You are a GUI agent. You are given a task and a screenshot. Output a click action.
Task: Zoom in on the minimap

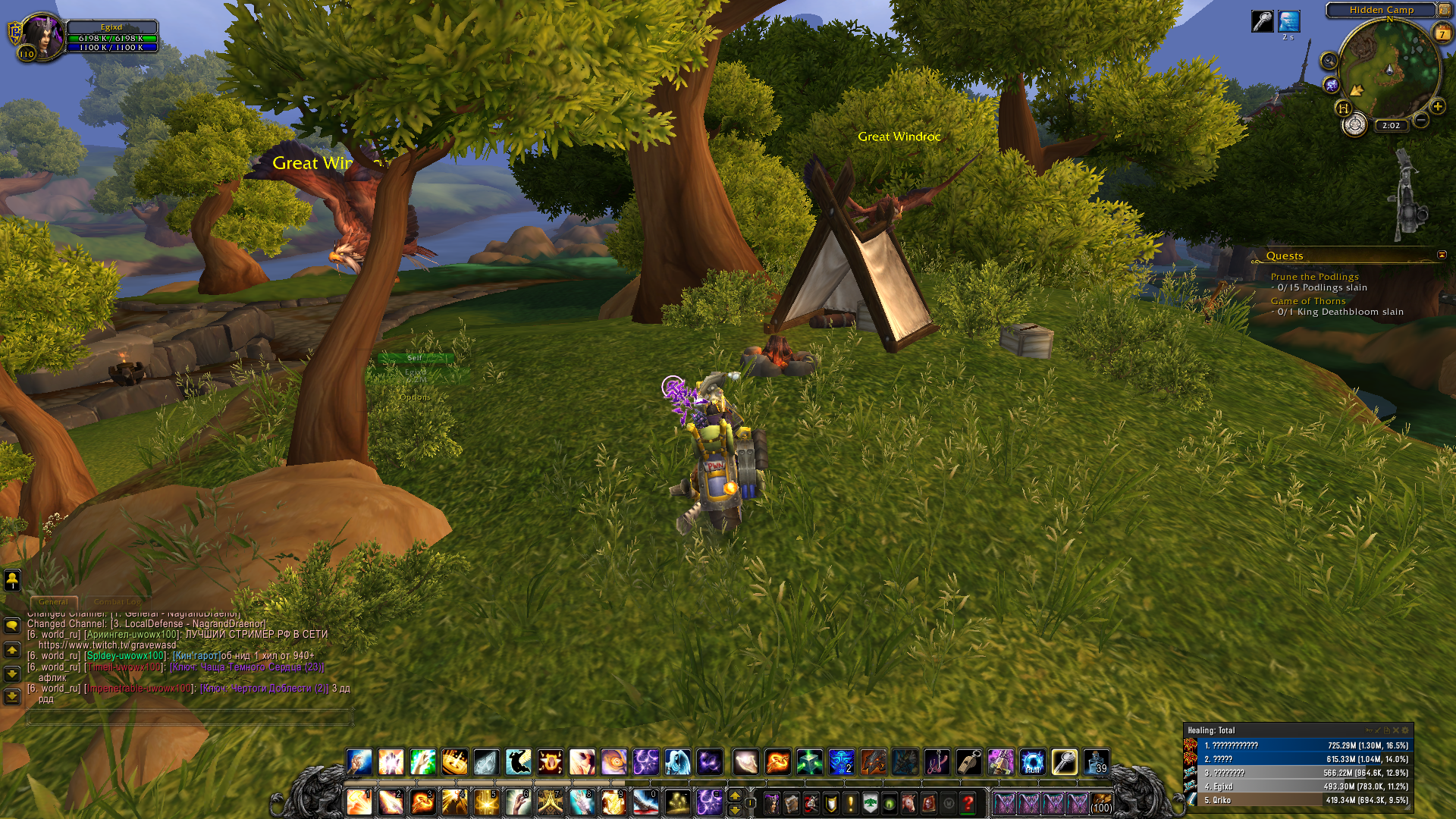(x=1437, y=106)
